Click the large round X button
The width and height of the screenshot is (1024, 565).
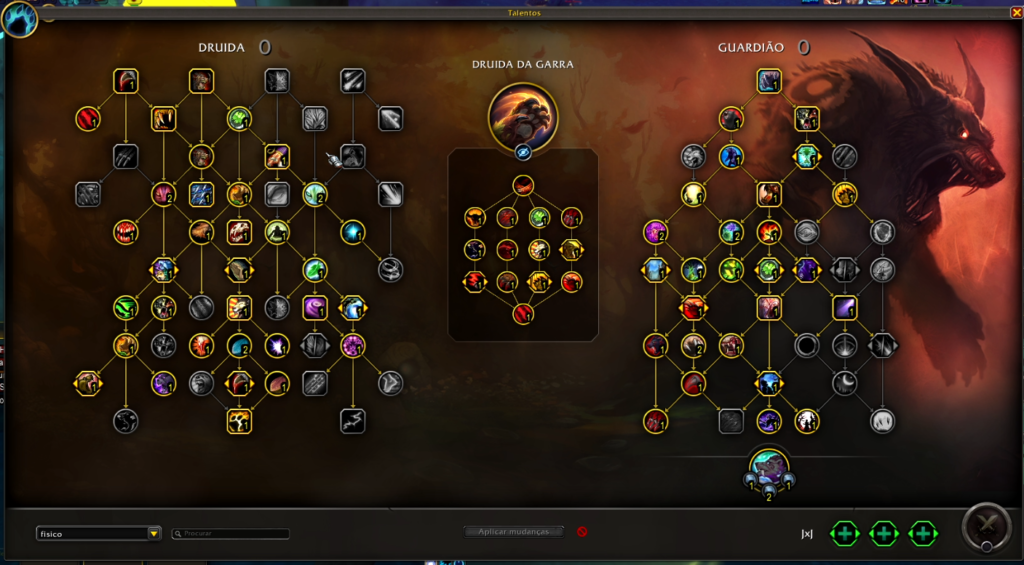coord(985,527)
